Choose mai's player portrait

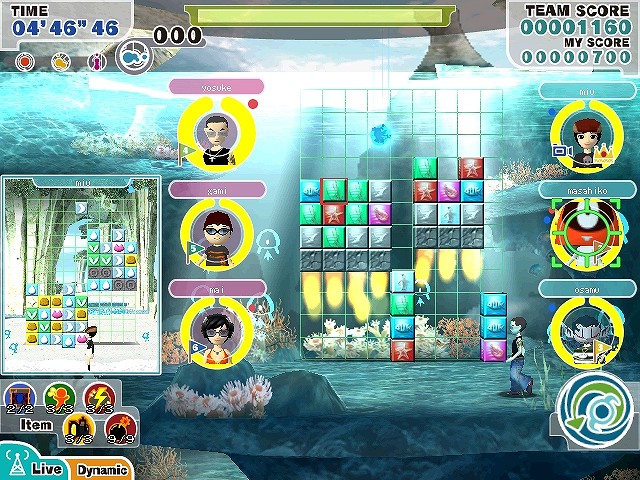pyautogui.click(x=215, y=333)
